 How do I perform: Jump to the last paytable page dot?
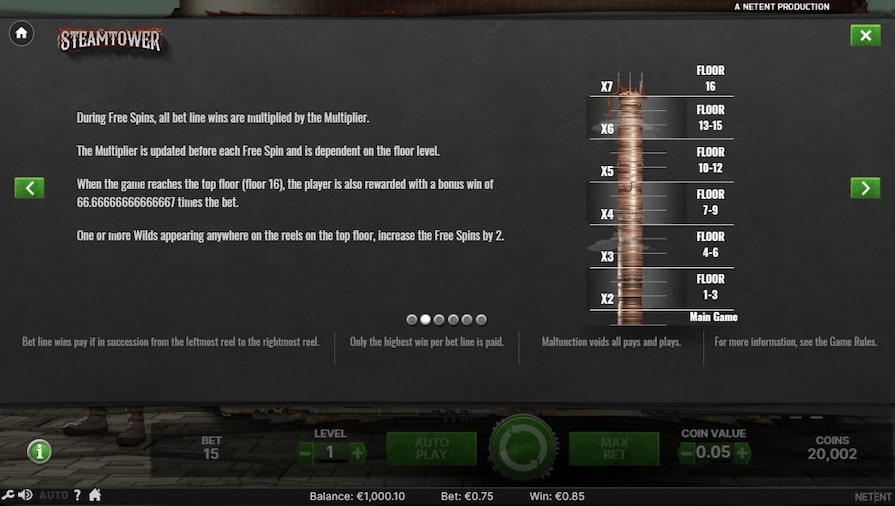tap(481, 320)
